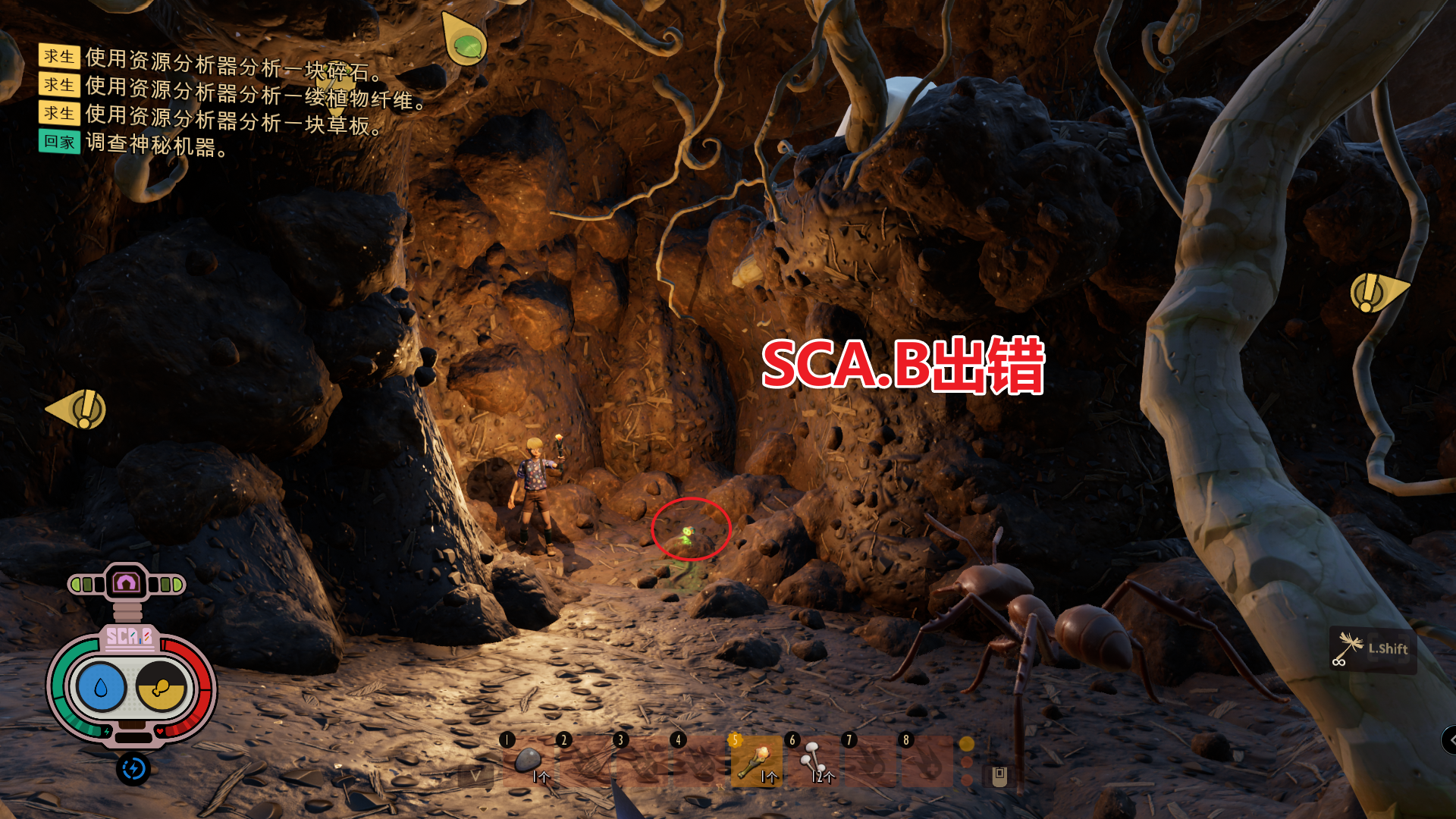
Task: Click the shelter icon atop the SCA.B display
Action: coord(126,582)
